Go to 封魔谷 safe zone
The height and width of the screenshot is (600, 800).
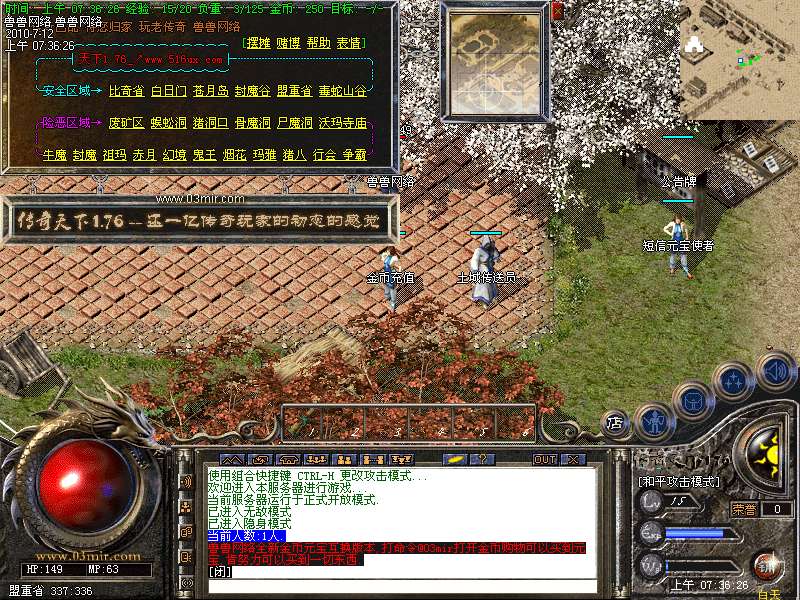(252, 91)
